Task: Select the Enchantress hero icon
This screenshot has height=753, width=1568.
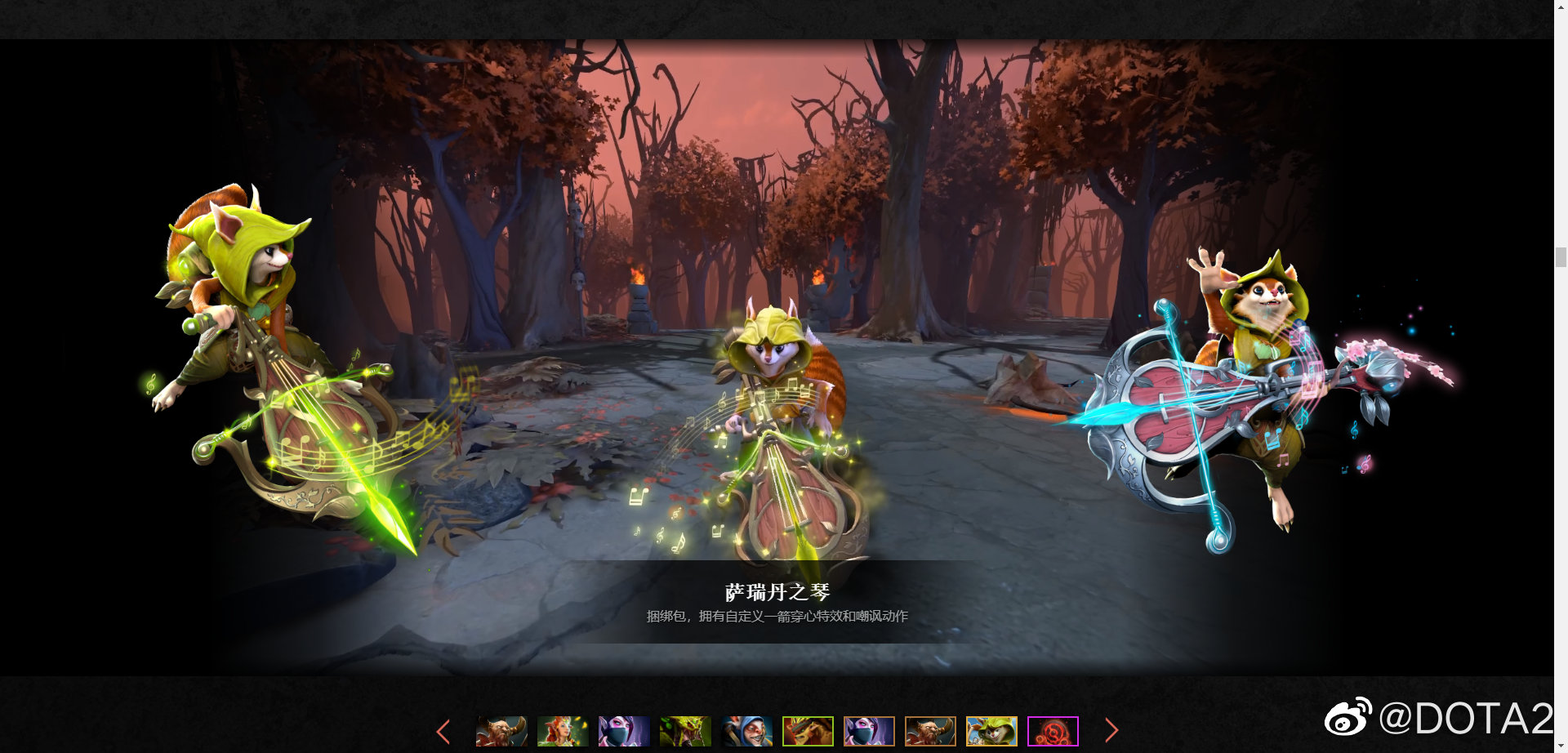Action: click(562, 731)
